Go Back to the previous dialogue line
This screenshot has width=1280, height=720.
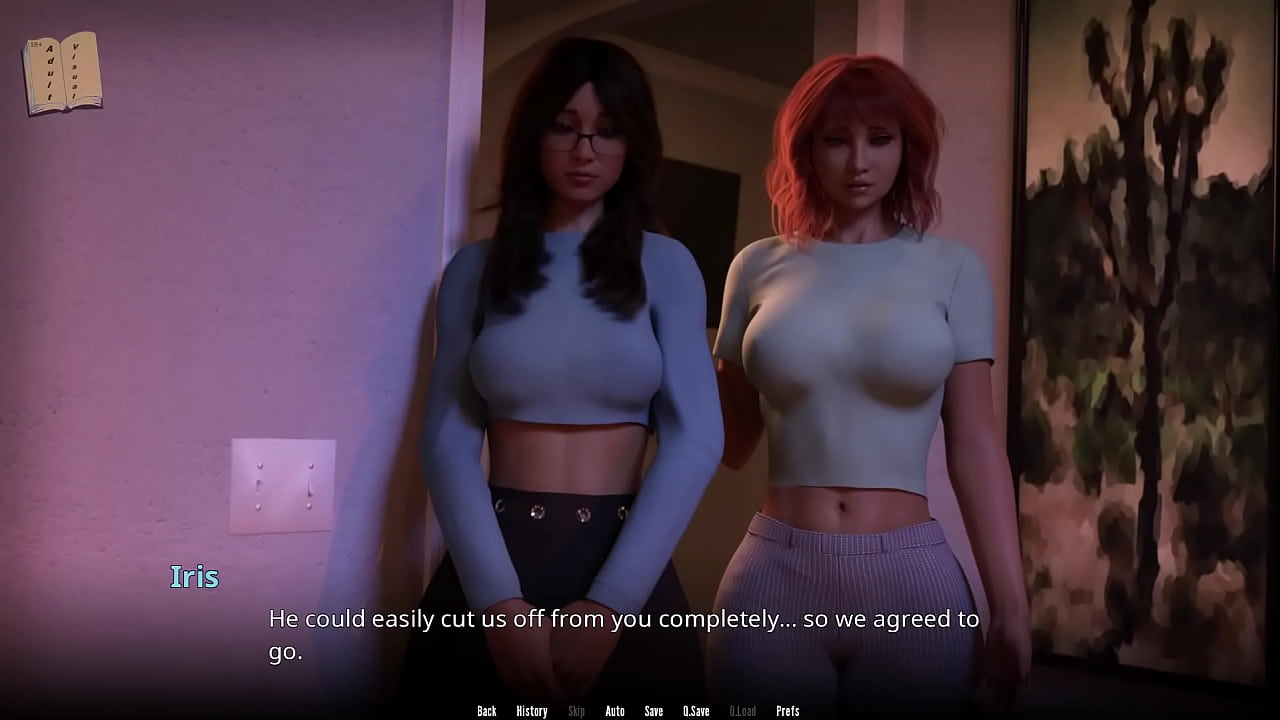point(487,711)
